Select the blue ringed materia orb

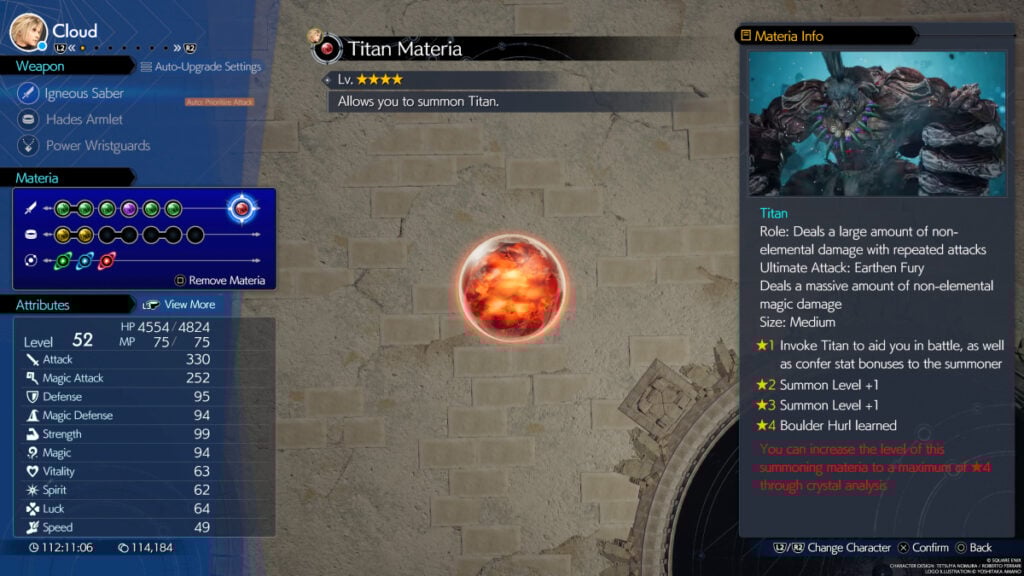click(x=85, y=261)
